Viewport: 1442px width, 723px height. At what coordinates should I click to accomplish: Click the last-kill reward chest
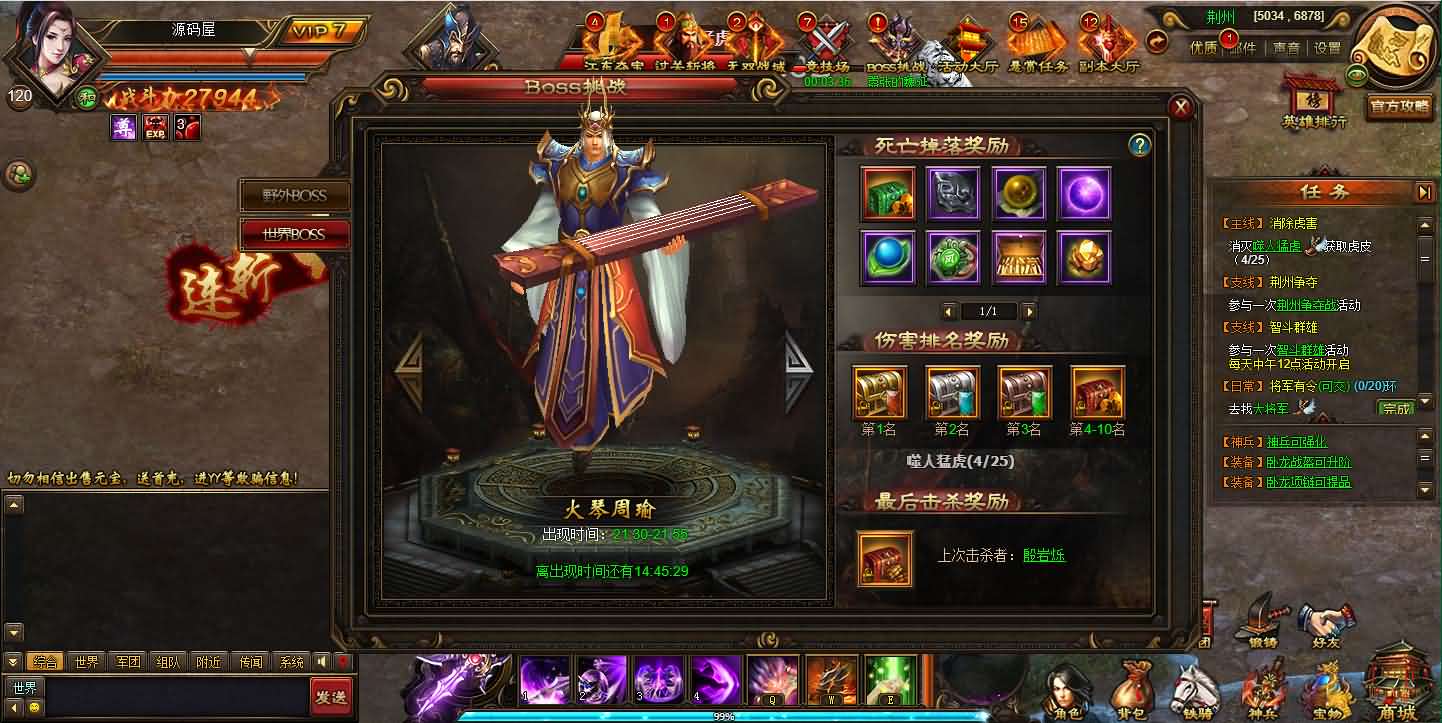[x=886, y=557]
